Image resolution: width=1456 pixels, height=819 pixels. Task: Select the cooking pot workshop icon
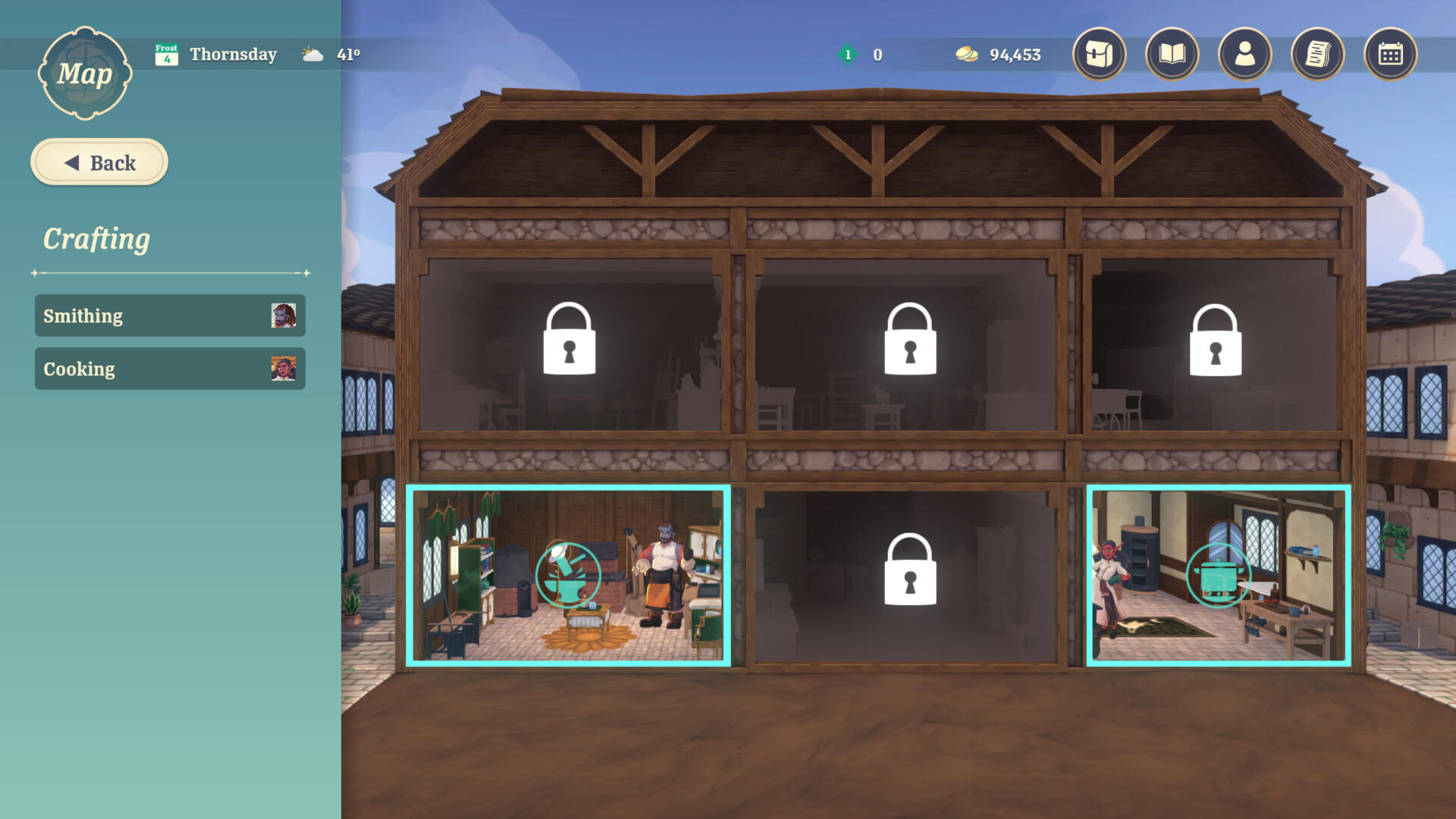tap(1219, 576)
